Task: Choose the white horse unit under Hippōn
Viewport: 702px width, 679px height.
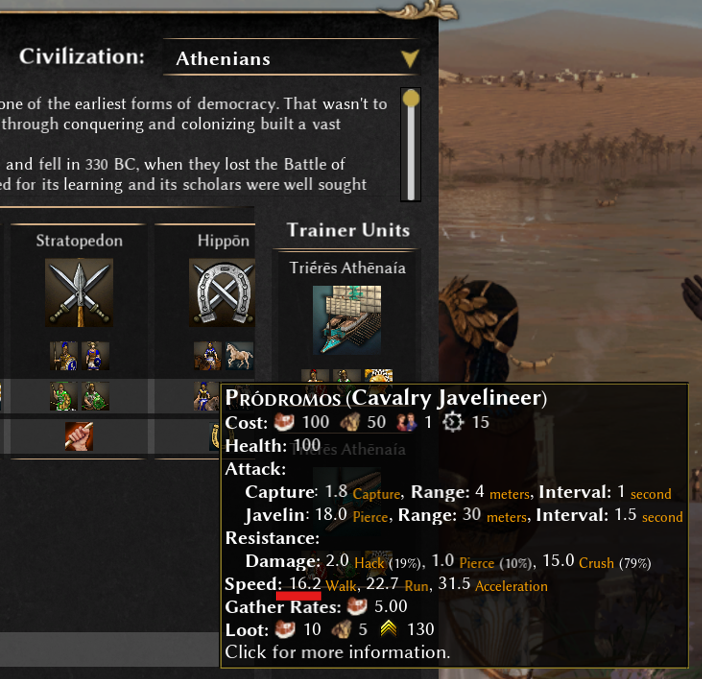Action: [x=239, y=356]
